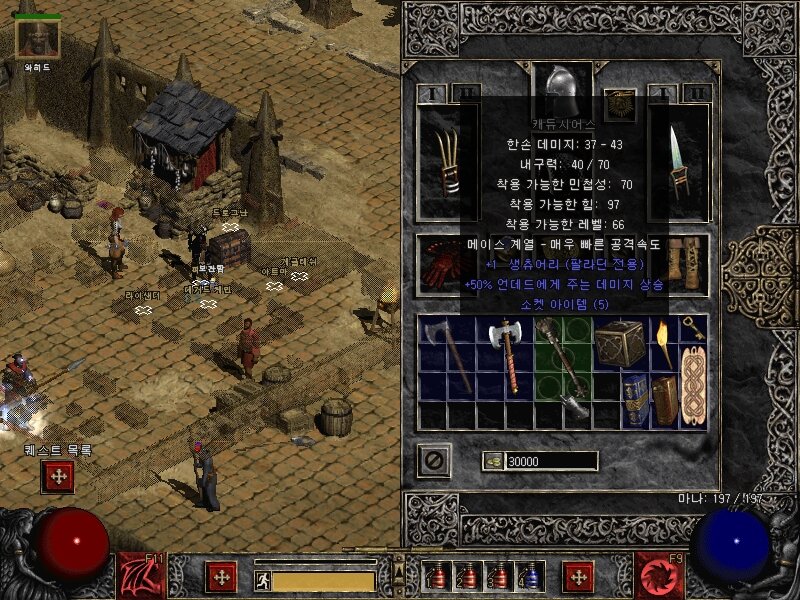Pick up the socketed scepter in inventory
The height and width of the screenshot is (600, 800).
[x=562, y=368]
